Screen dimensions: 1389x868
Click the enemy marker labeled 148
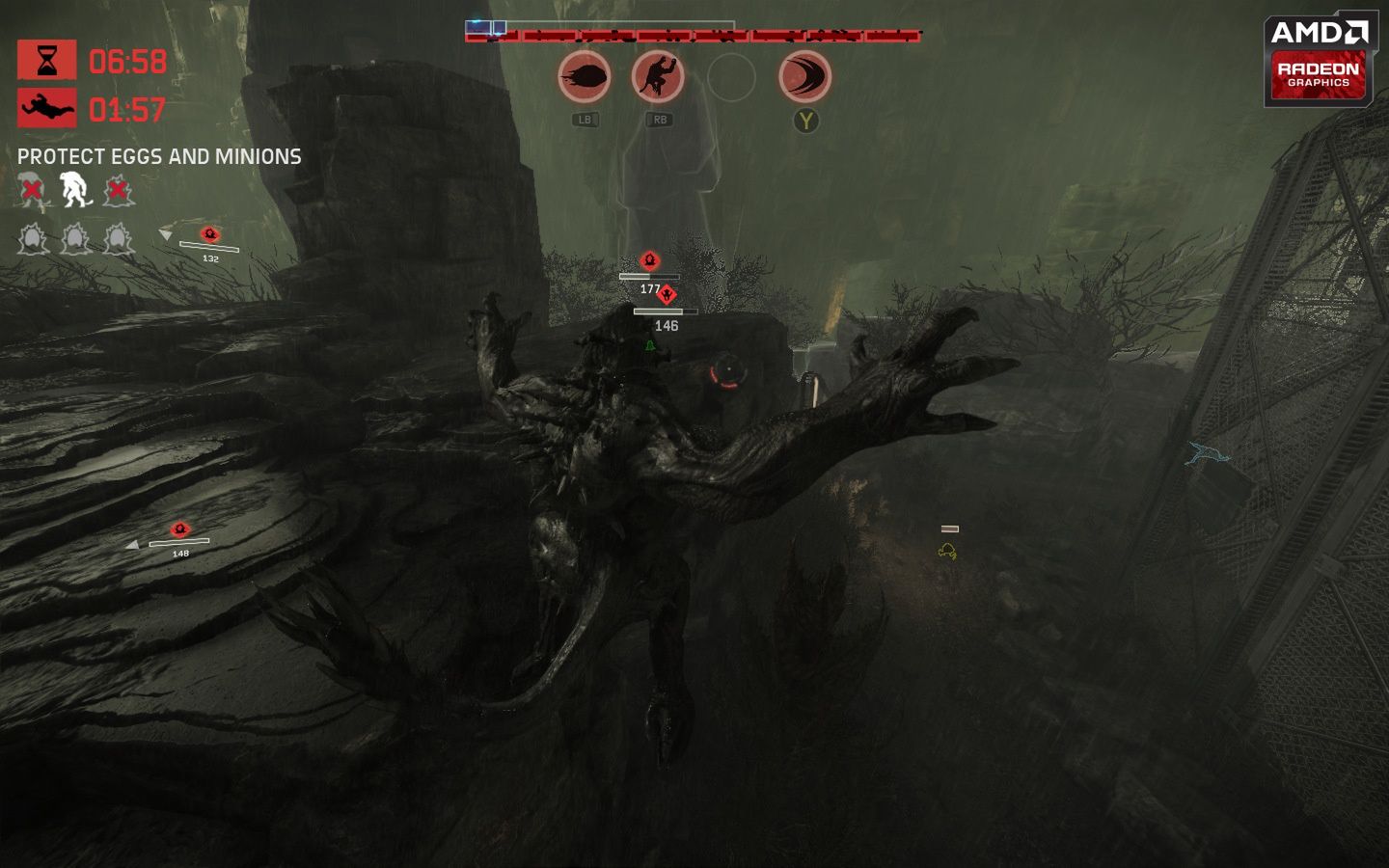179,528
